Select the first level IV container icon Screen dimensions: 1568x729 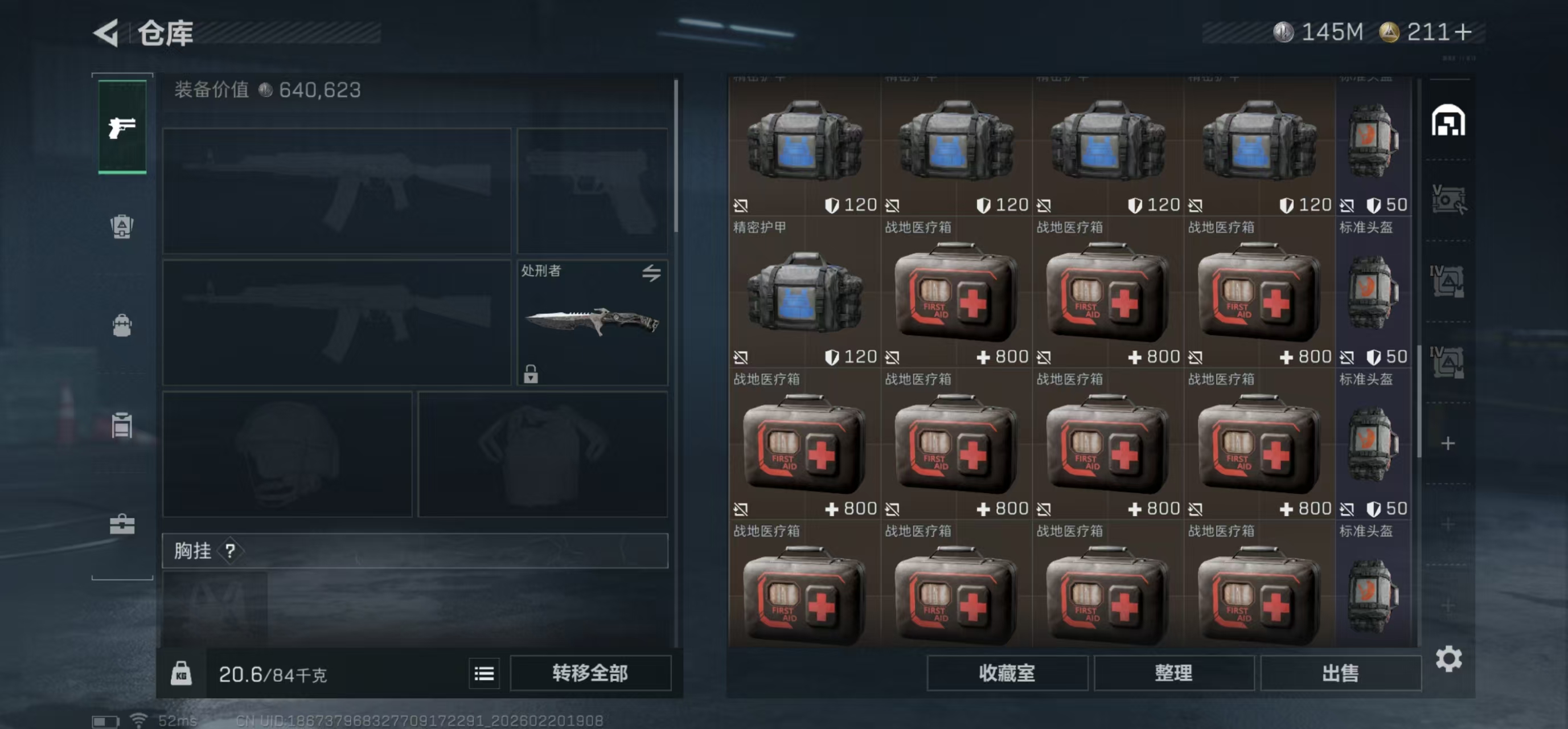coord(1447,281)
